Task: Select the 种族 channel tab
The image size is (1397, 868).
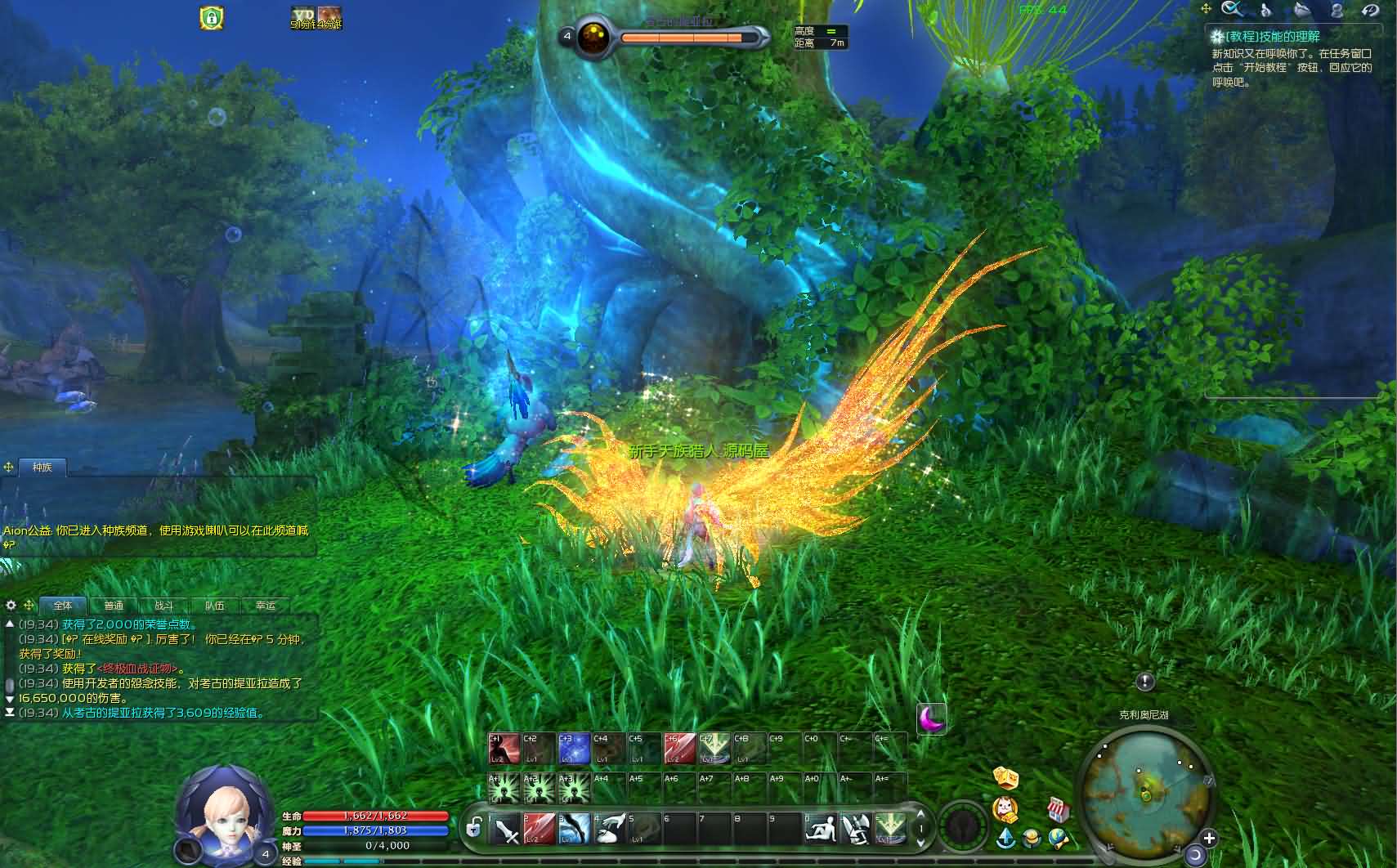Action: [x=43, y=468]
